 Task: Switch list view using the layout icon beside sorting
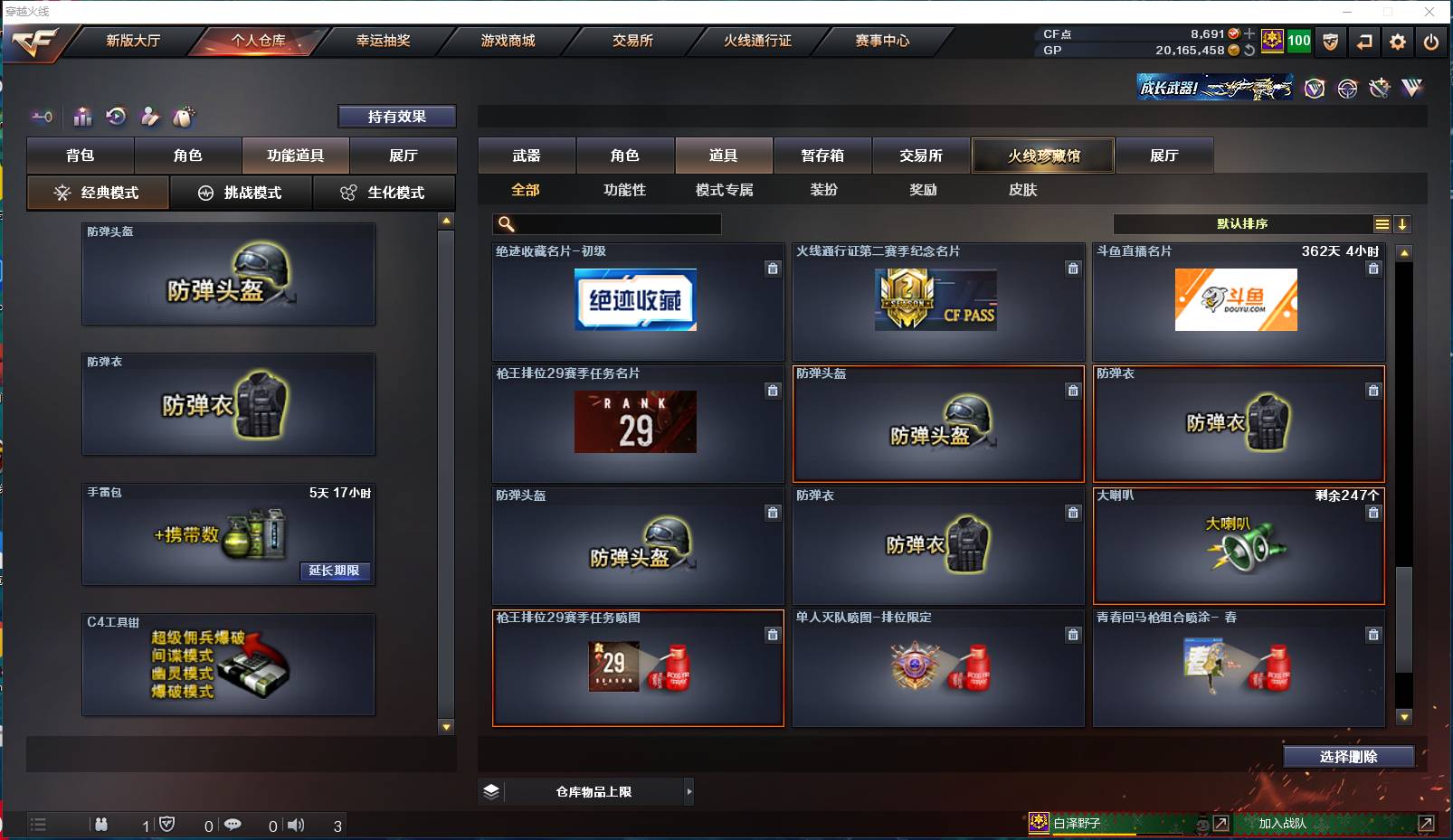tap(1382, 223)
